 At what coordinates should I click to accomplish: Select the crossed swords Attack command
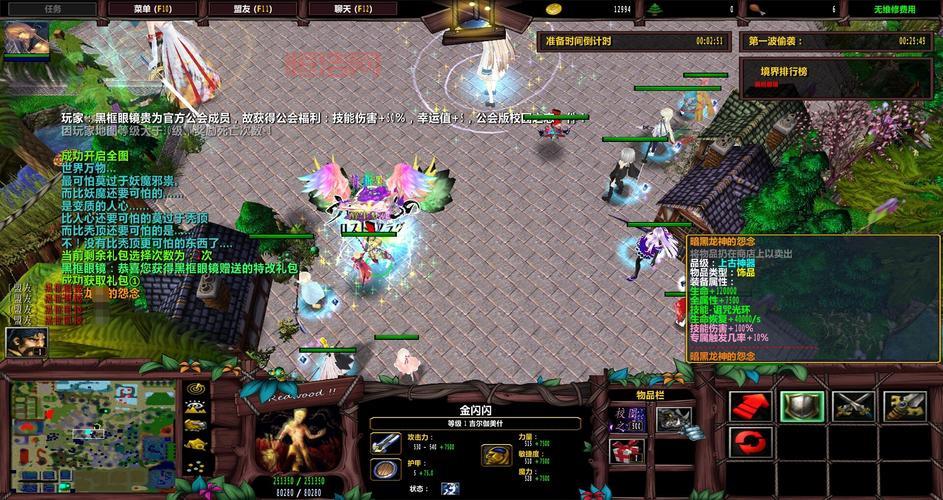tap(855, 405)
